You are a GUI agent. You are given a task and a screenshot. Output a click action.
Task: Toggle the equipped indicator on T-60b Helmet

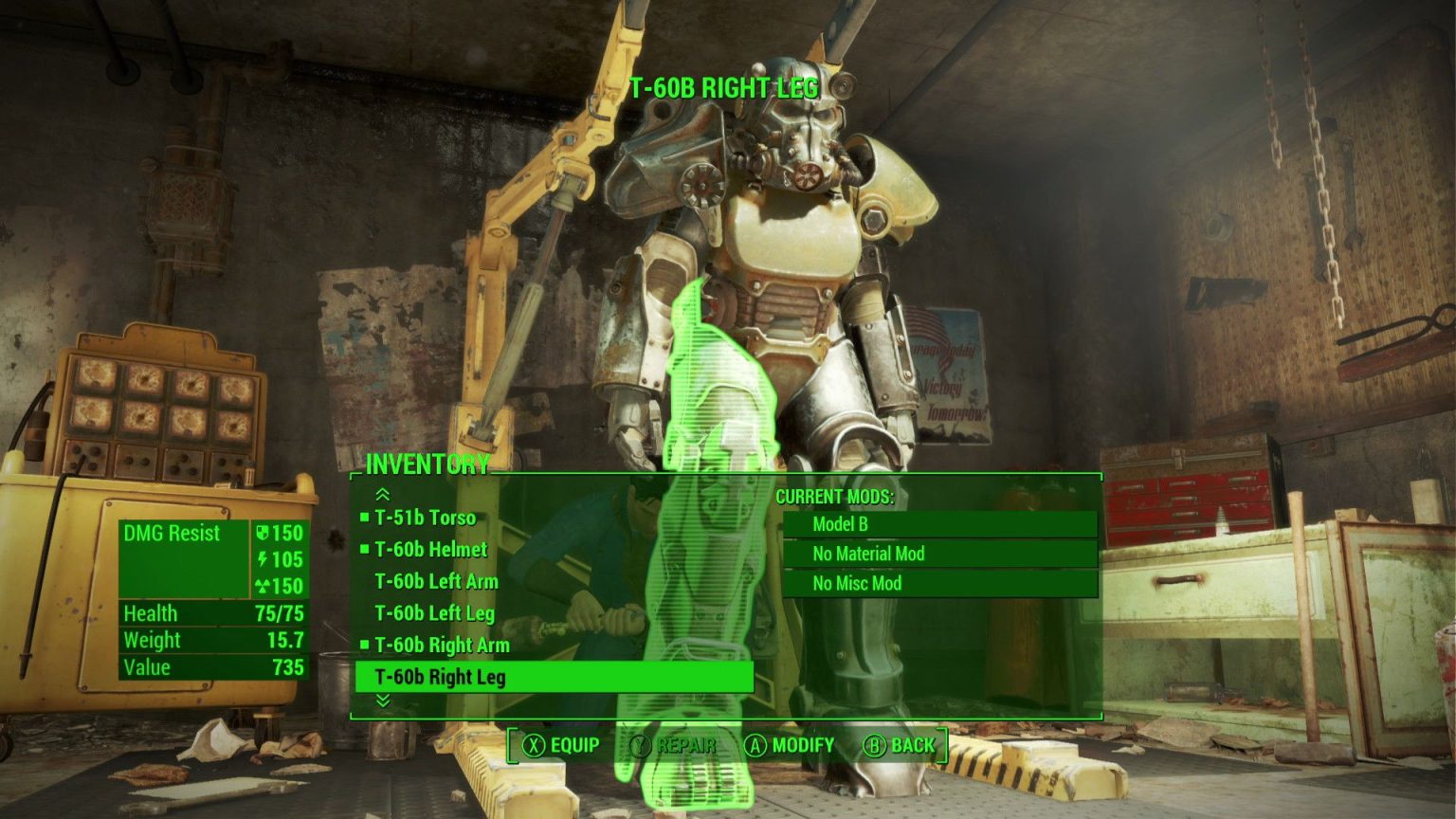364,550
